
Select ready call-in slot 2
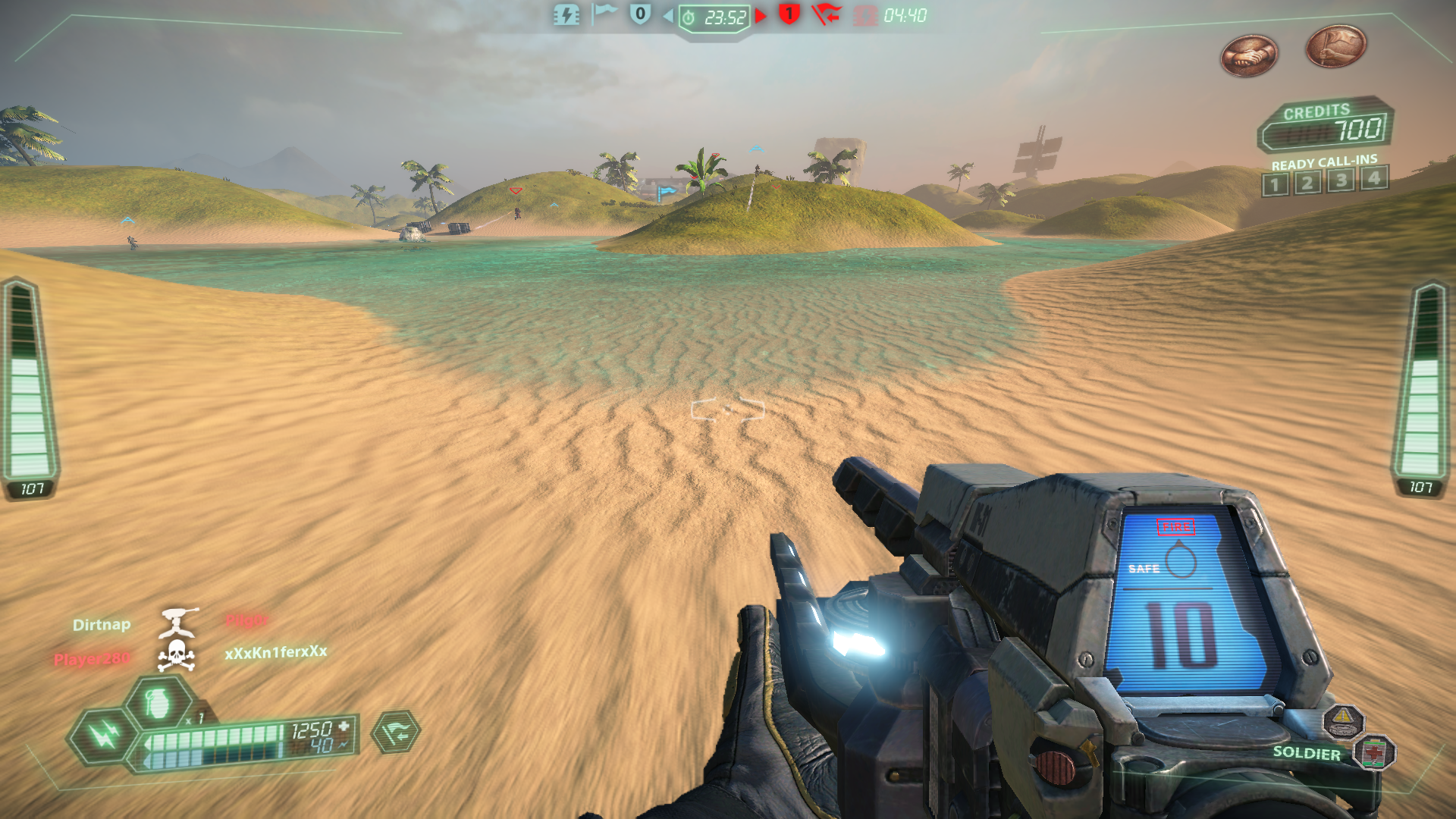coord(1307,183)
